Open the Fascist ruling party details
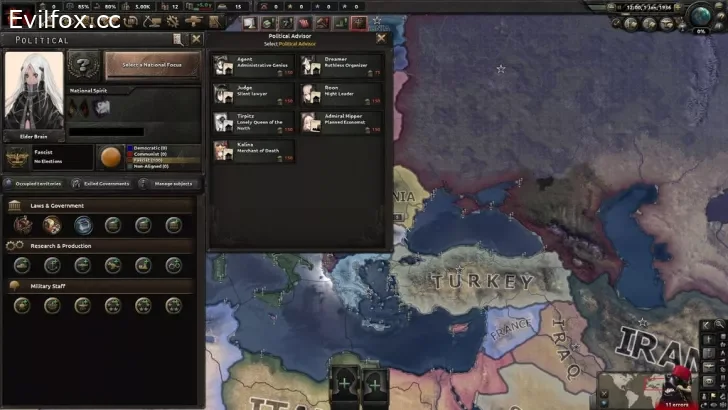Screen dimensions: 728x410 (x=20, y=157)
